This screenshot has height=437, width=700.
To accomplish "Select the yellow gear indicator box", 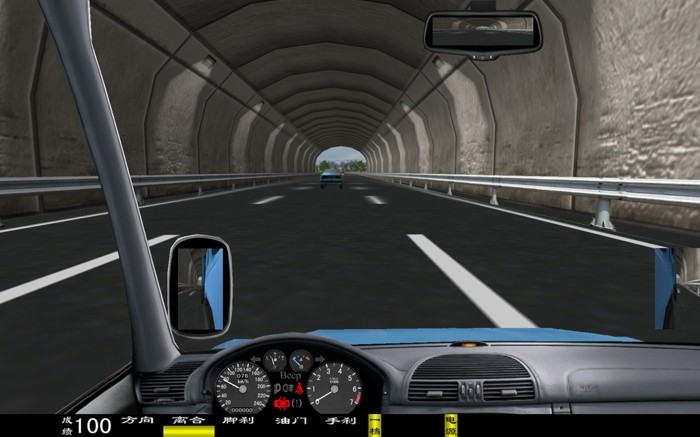I will point(375,425).
